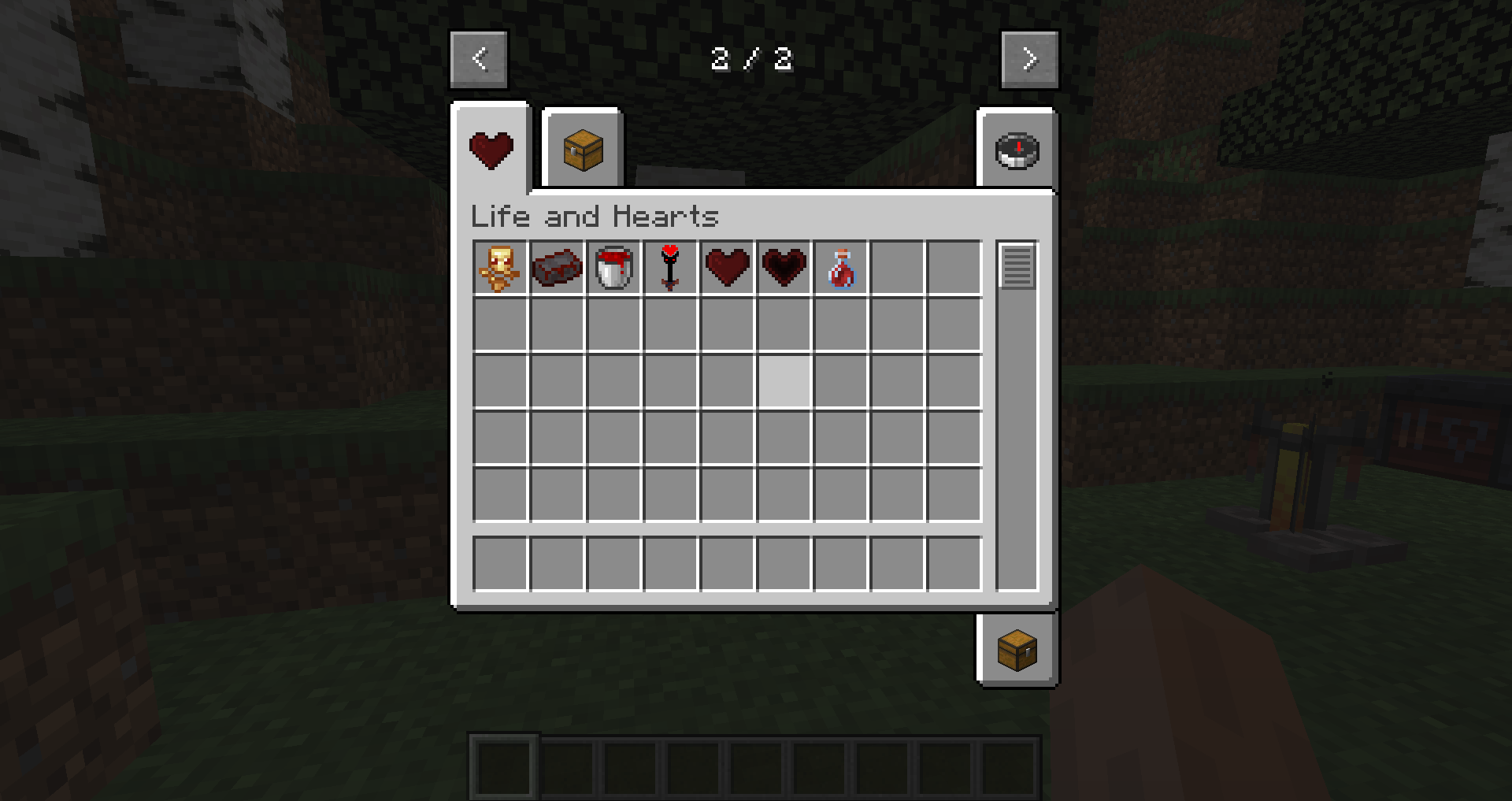Pick up the heart ingot item
Viewport: 1512px width, 801px height.
556,266
